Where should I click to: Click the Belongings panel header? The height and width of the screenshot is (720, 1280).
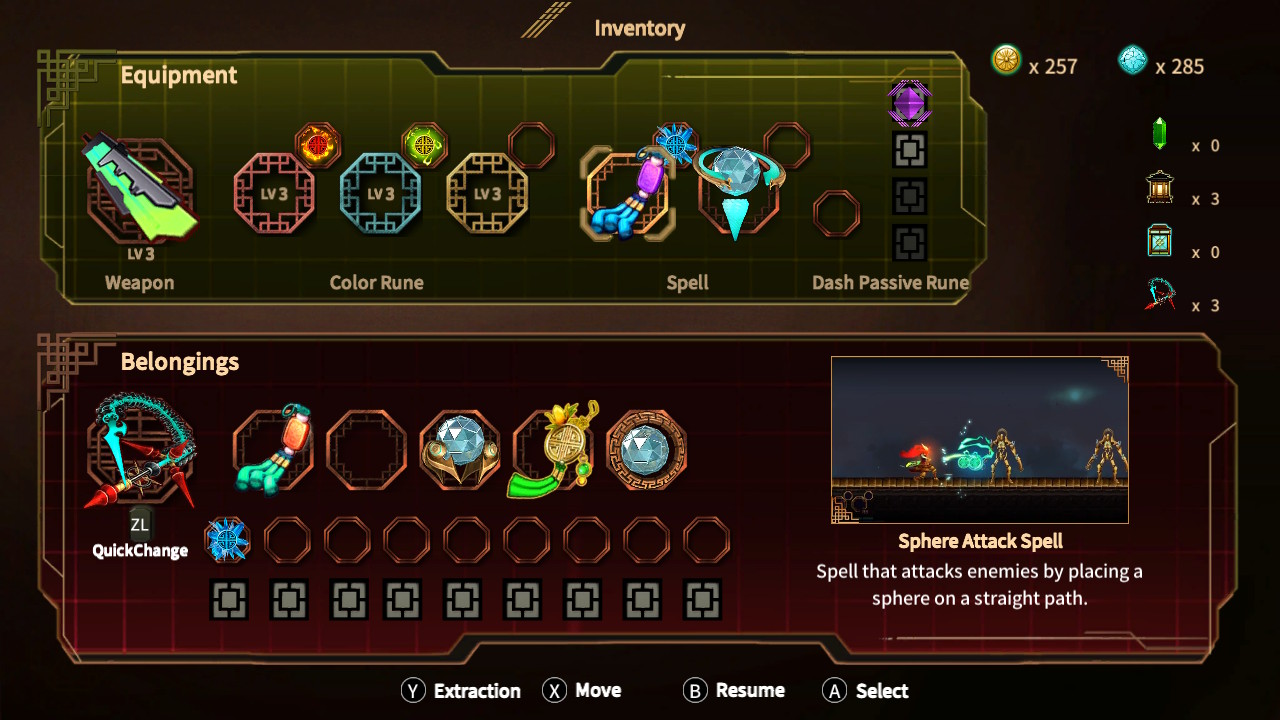179,362
